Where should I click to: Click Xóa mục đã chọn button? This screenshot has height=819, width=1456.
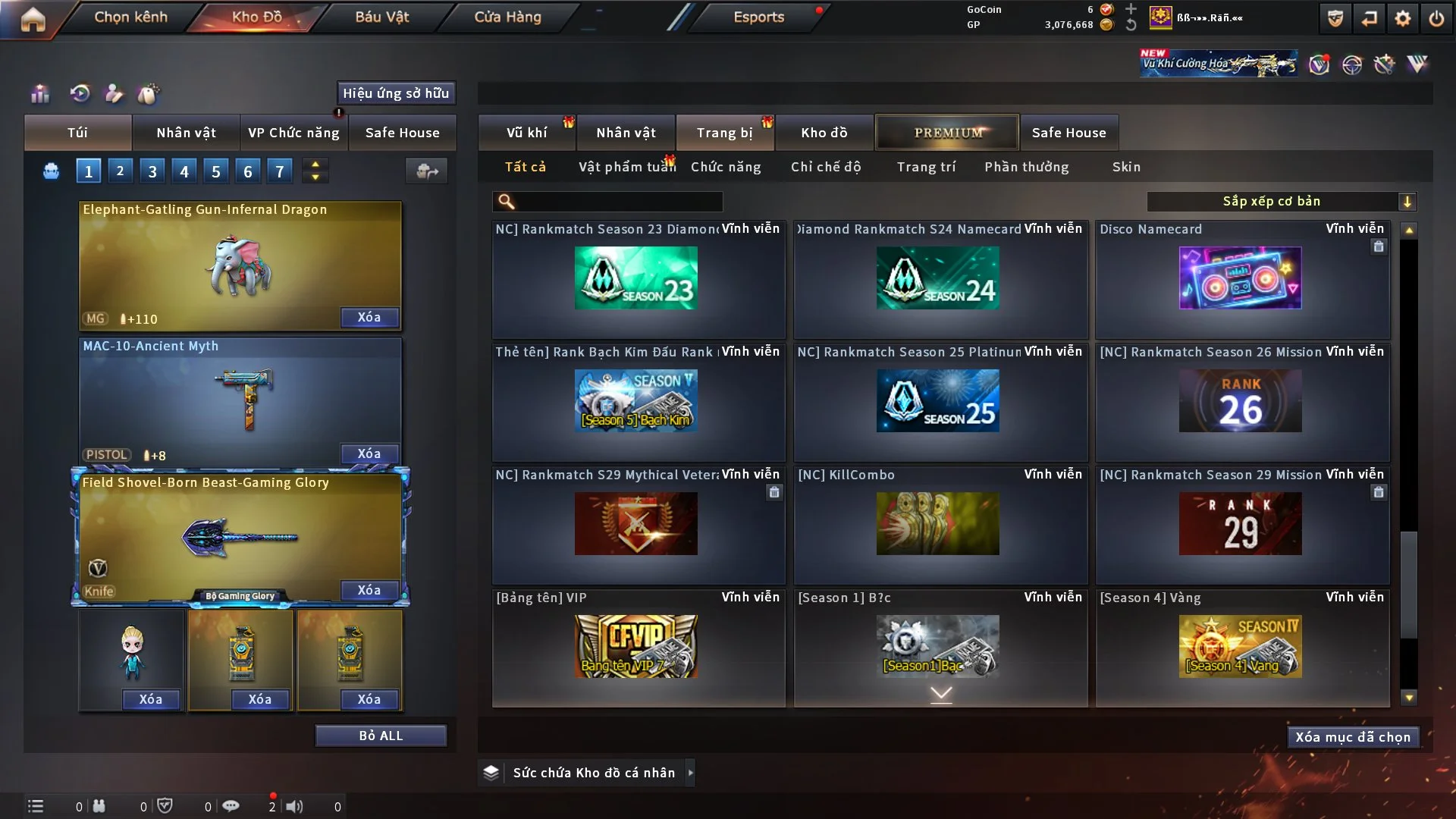[1353, 737]
